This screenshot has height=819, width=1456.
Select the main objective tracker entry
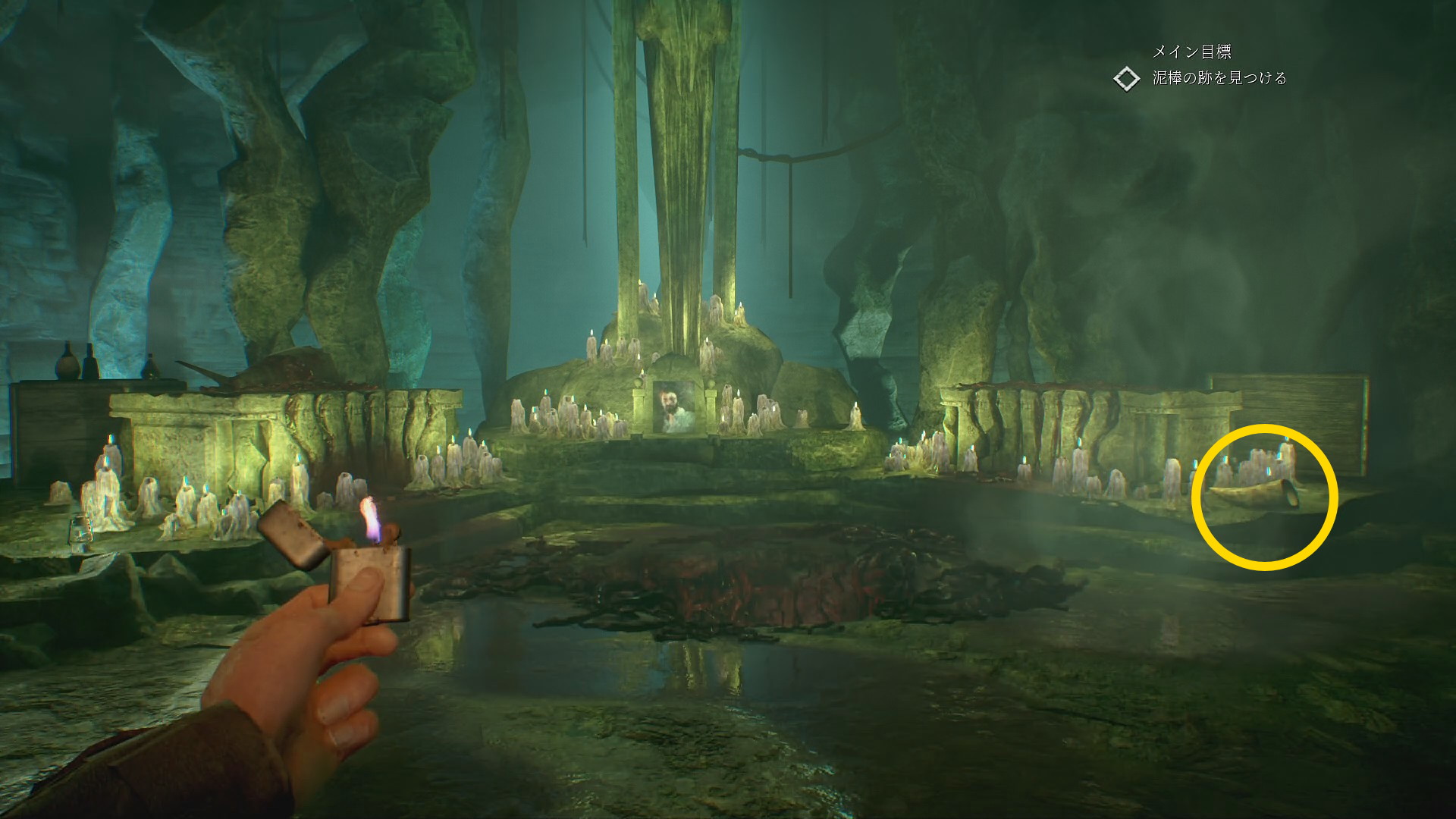(x=1219, y=78)
